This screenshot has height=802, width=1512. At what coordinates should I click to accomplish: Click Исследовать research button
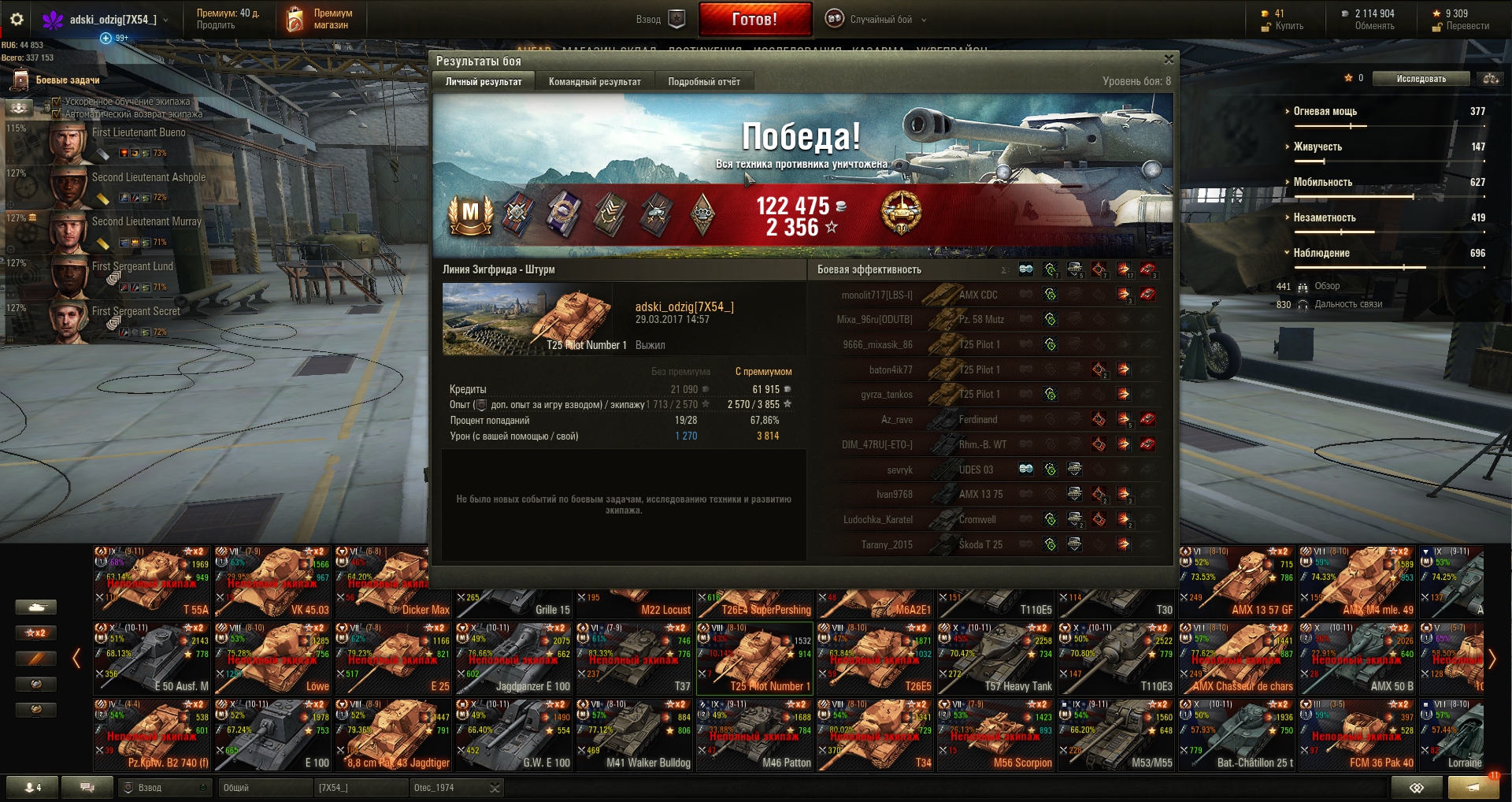(1421, 79)
